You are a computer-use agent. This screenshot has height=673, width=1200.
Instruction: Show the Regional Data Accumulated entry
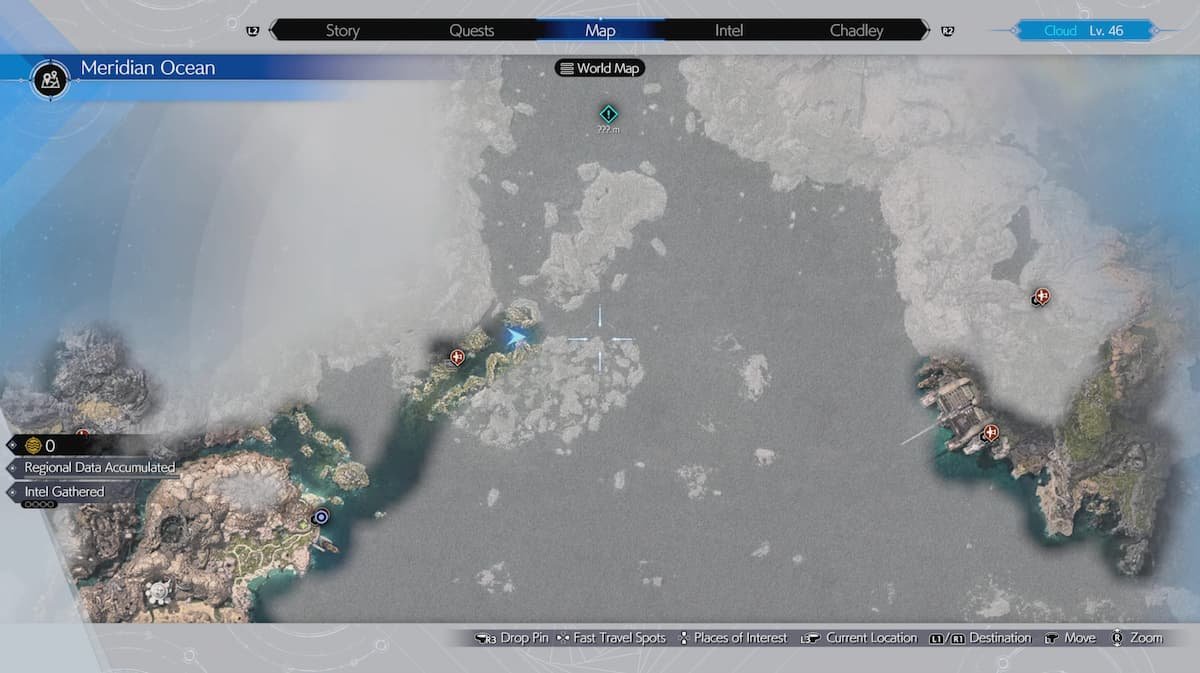coord(99,467)
